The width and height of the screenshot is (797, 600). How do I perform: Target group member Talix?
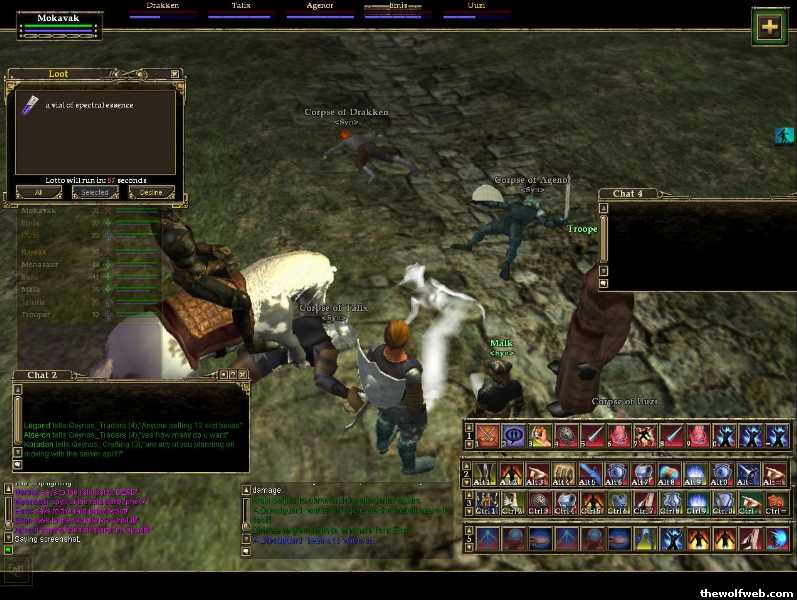[x=240, y=9]
